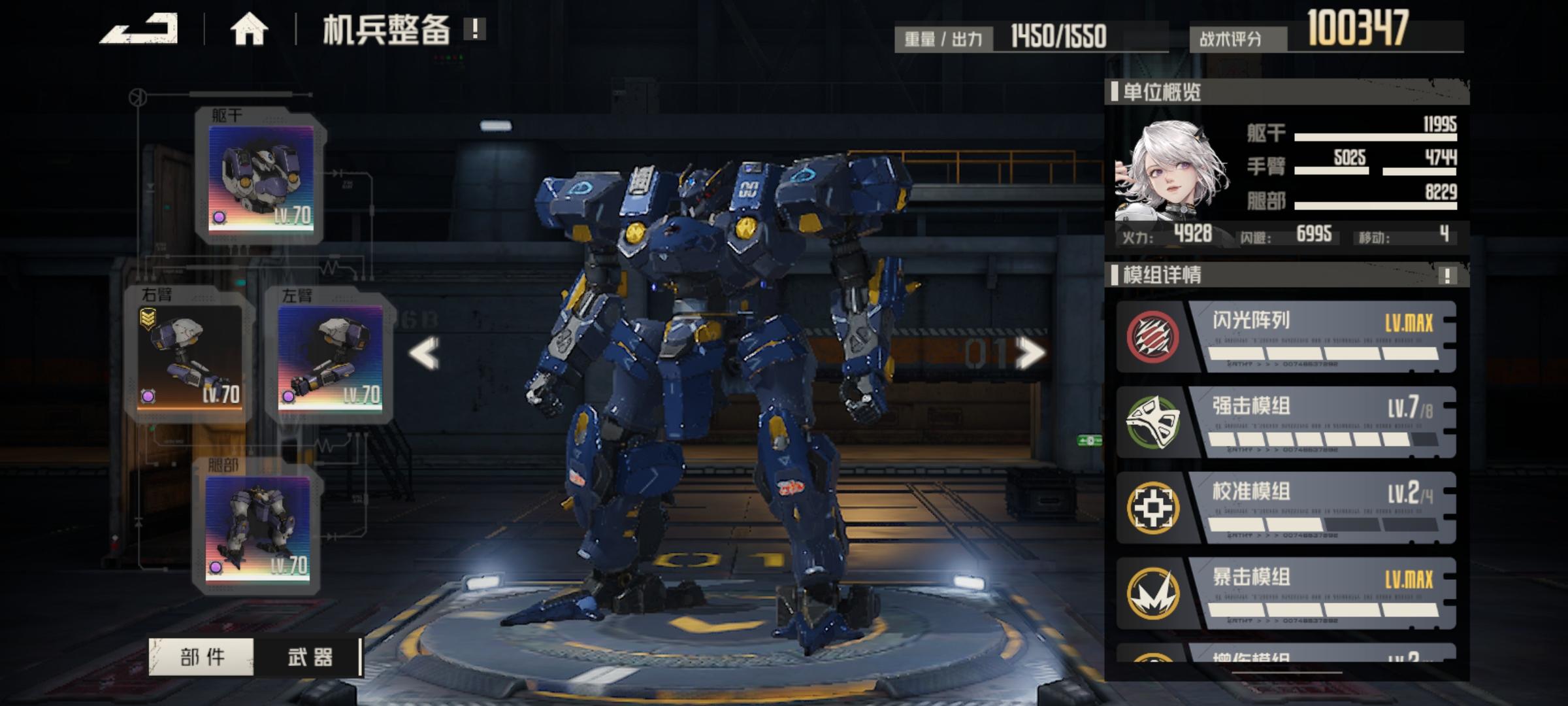1568x706 pixels.
Task: Show next mech with right arrow
Action: point(1030,354)
